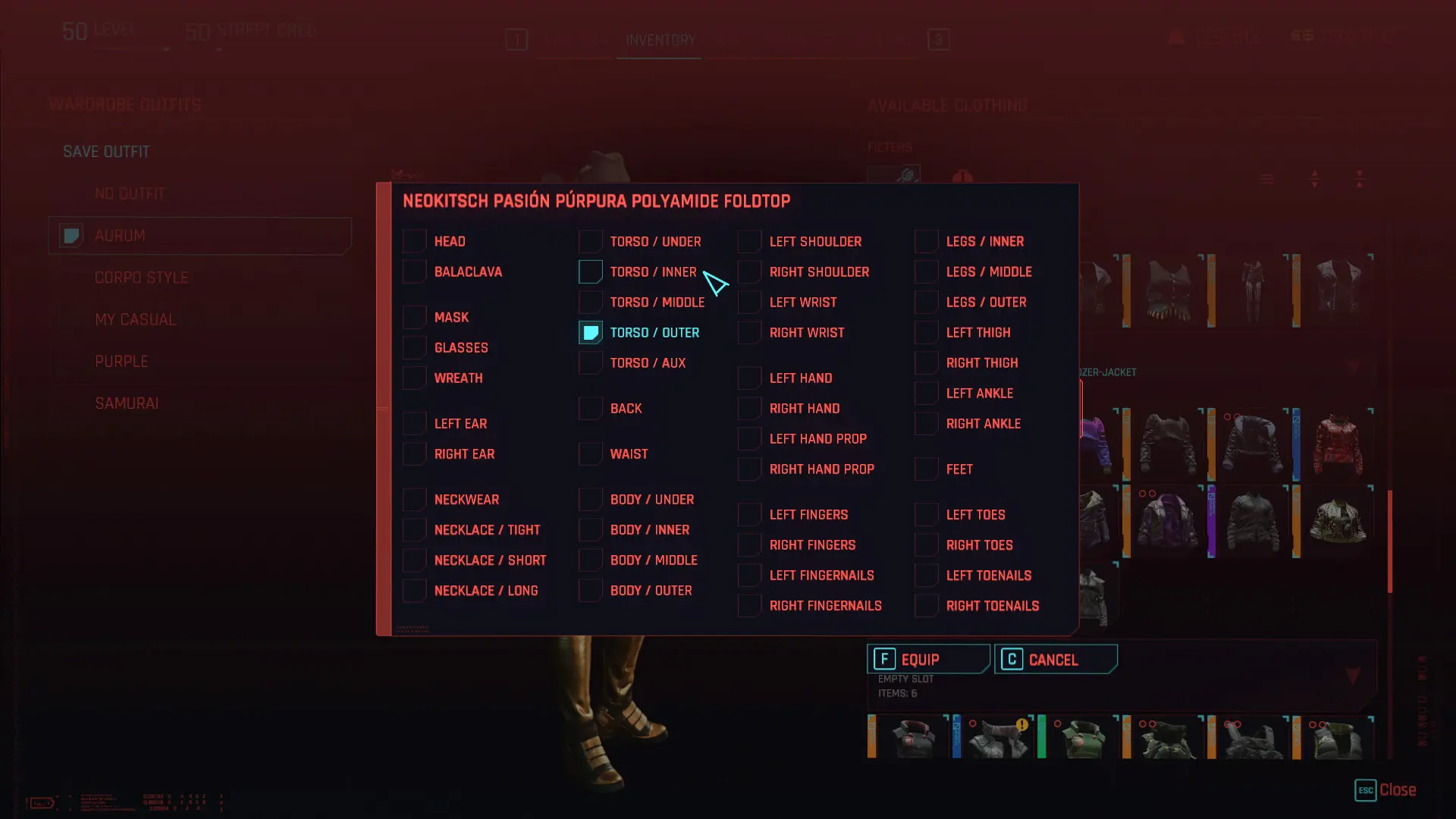1456x819 pixels.
Task: Check the Legs / Inner slot
Action: [x=926, y=241]
